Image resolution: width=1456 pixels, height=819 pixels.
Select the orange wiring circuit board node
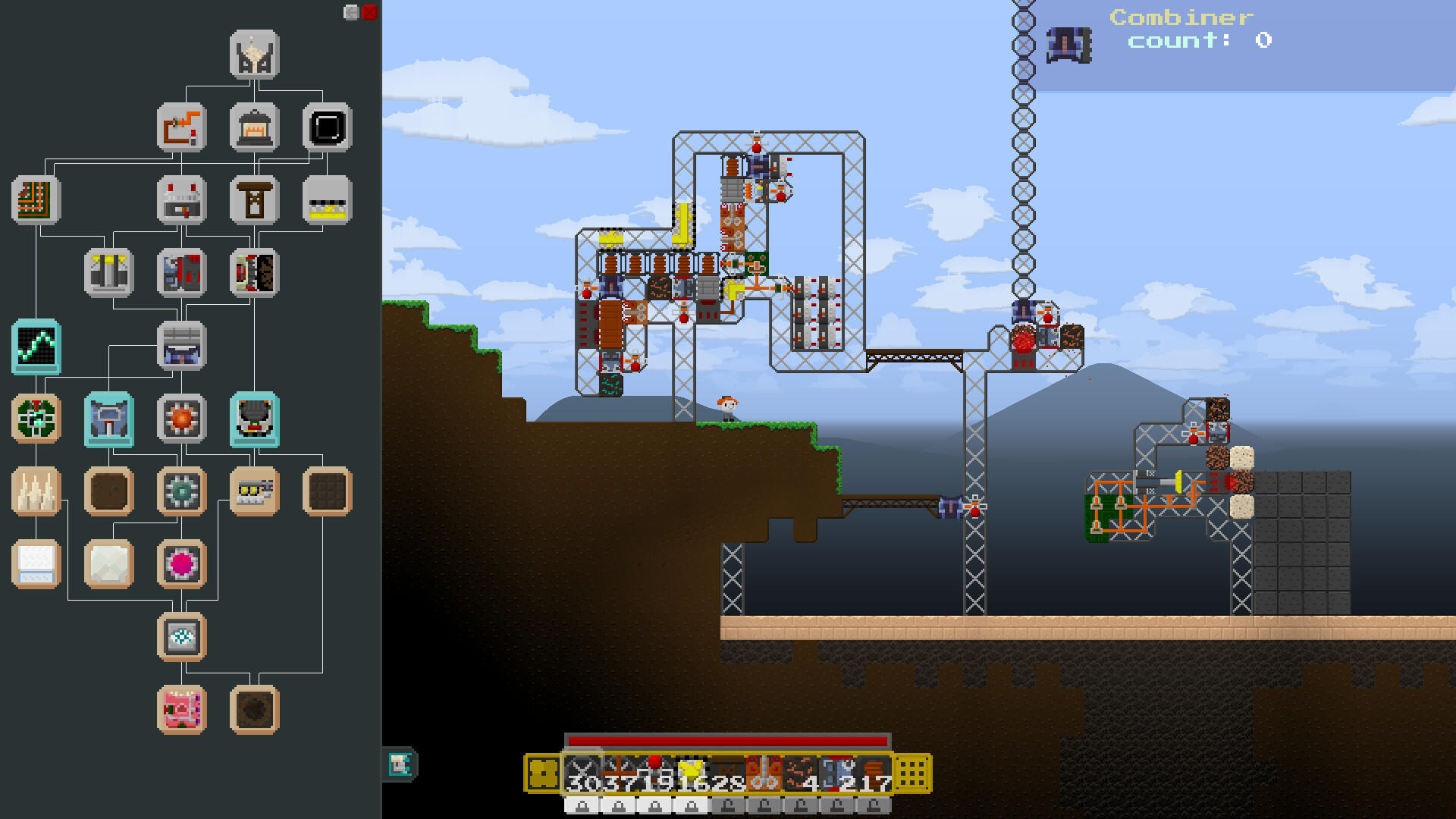tap(36, 200)
